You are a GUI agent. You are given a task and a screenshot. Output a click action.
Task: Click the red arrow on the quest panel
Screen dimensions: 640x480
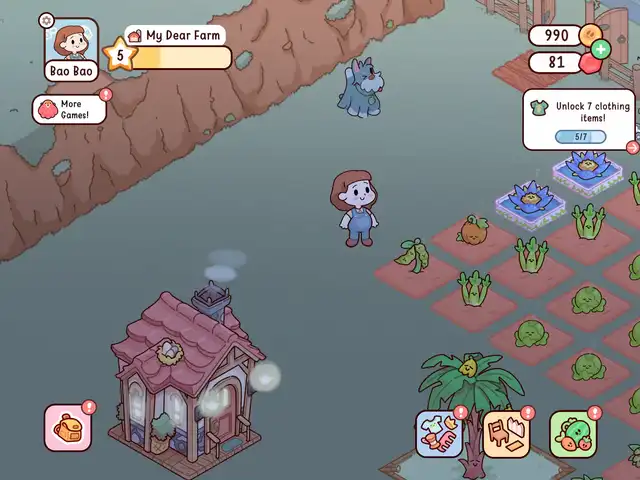(x=632, y=147)
